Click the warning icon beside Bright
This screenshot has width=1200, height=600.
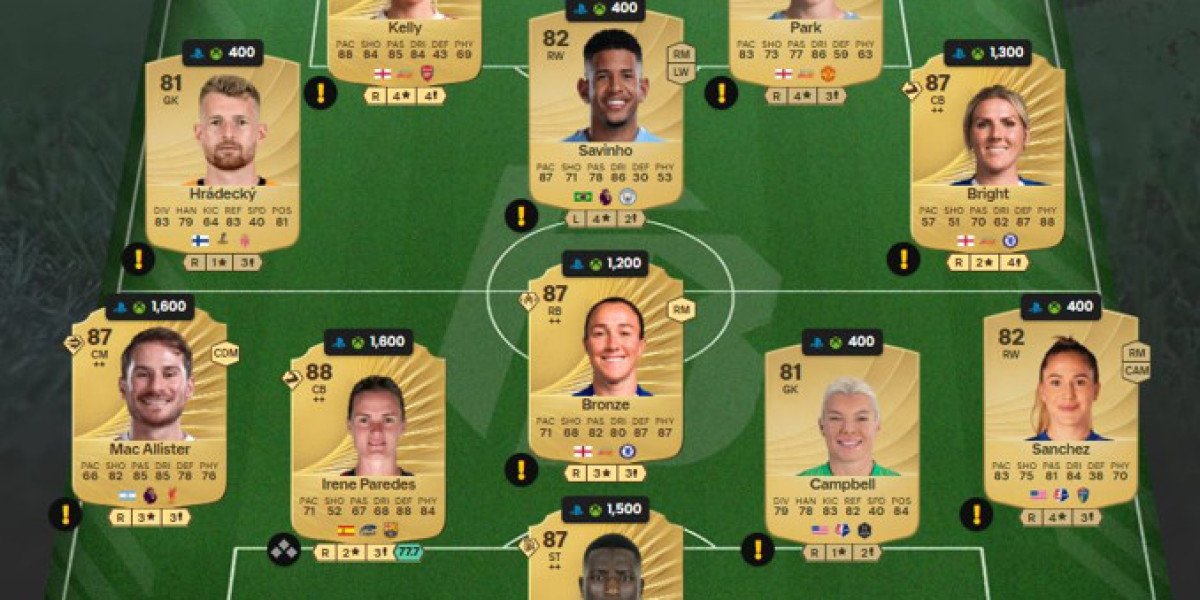(x=903, y=259)
